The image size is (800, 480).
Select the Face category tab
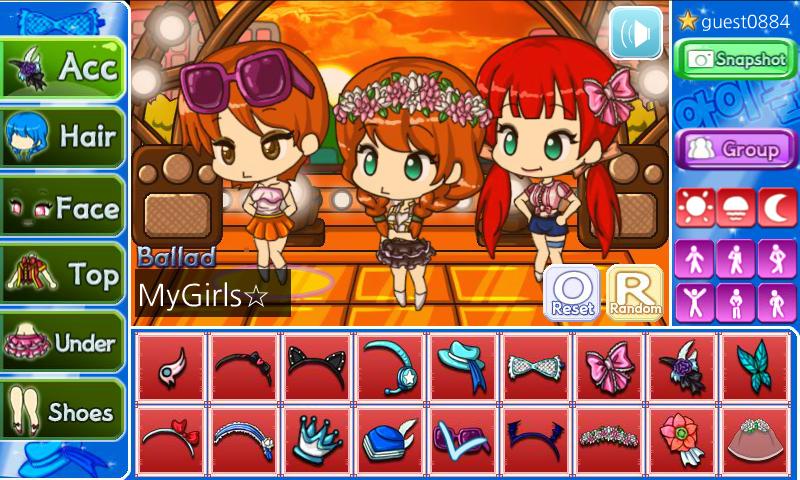63,206
